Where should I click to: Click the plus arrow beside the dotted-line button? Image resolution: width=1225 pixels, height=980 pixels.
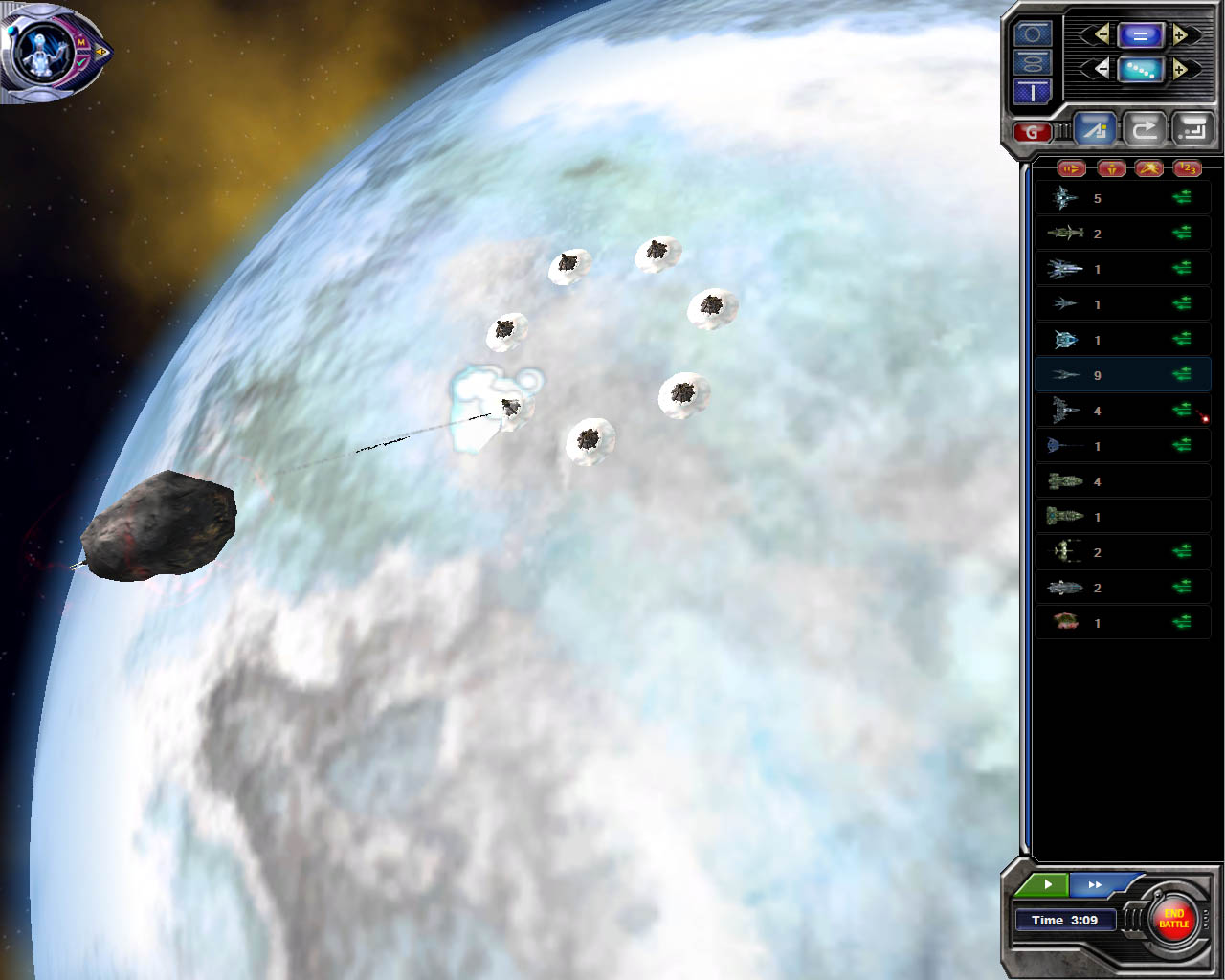pos(1180,69)
